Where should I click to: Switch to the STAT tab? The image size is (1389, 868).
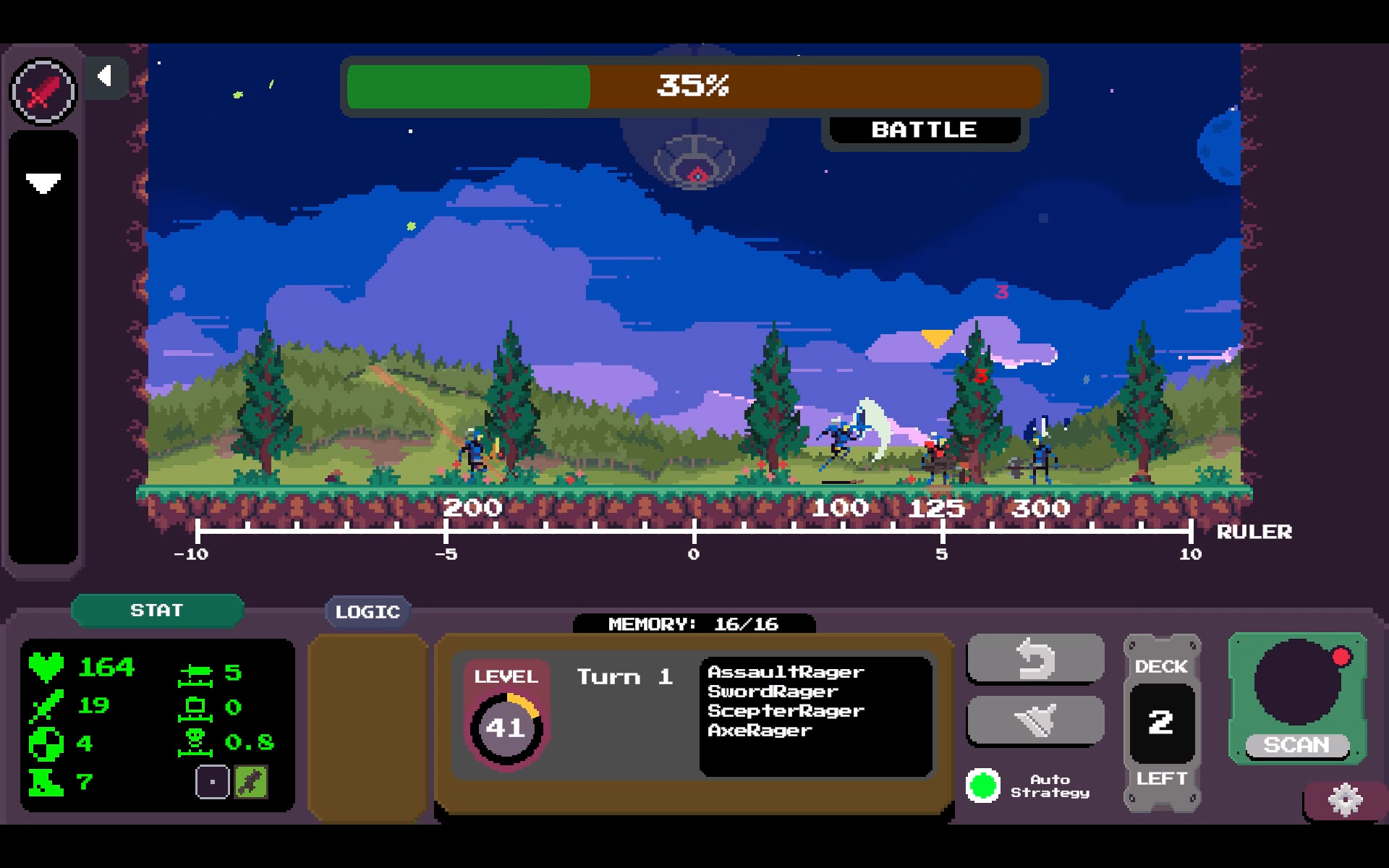coord(157,610)
